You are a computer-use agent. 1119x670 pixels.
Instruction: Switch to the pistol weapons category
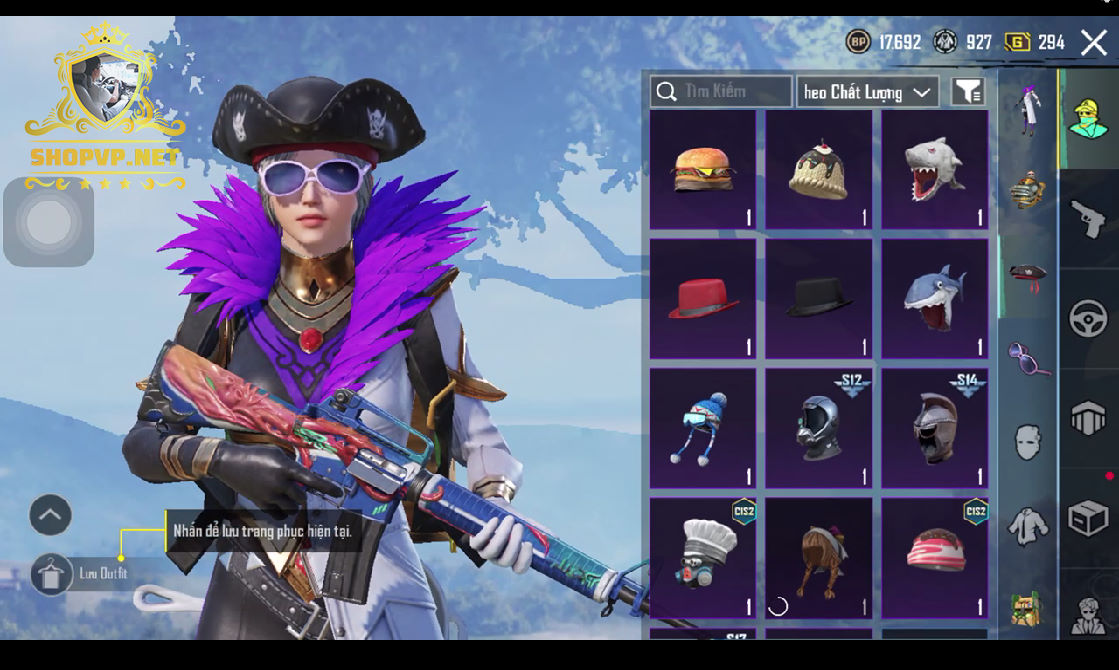point(1088,218)
